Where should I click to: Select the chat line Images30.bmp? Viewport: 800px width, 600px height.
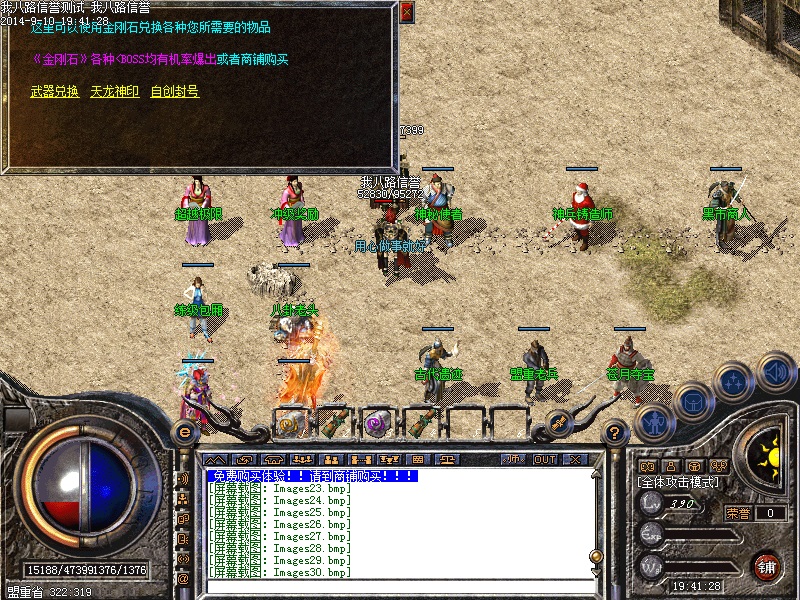(280, 572)
